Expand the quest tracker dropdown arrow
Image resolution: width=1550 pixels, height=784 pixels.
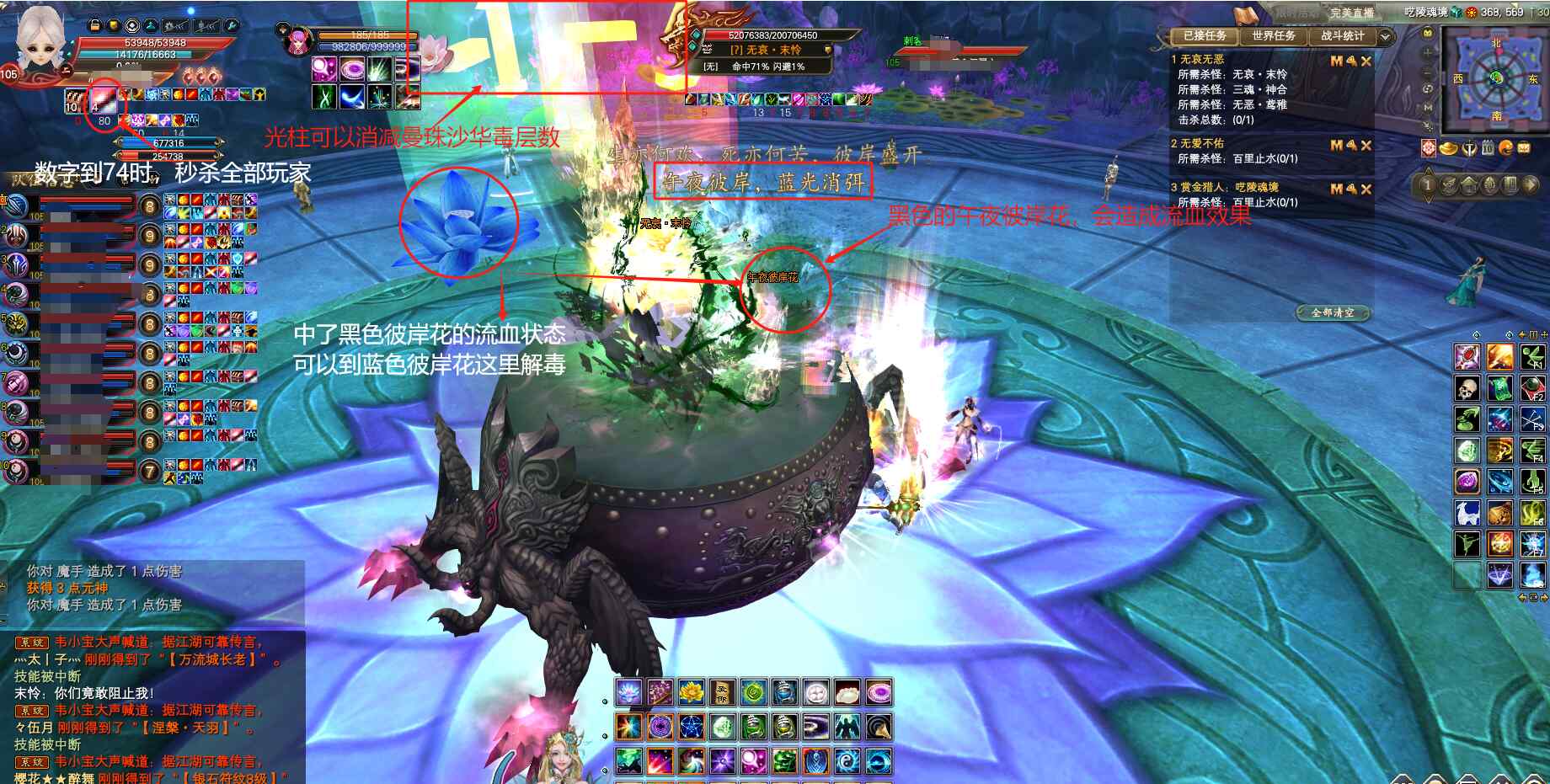pos(1386,36)
